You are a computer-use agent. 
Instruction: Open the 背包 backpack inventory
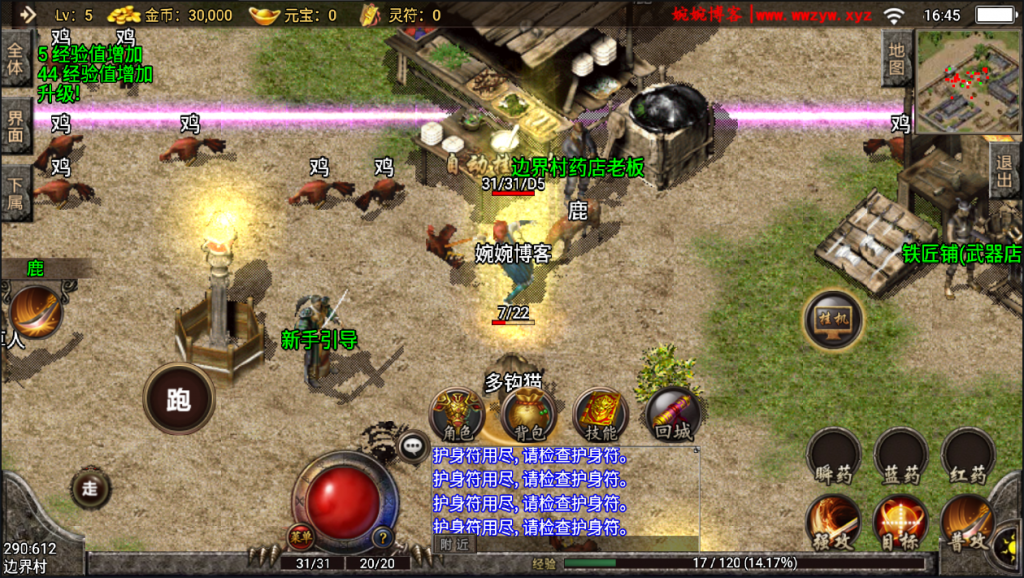tap(528, 415)
